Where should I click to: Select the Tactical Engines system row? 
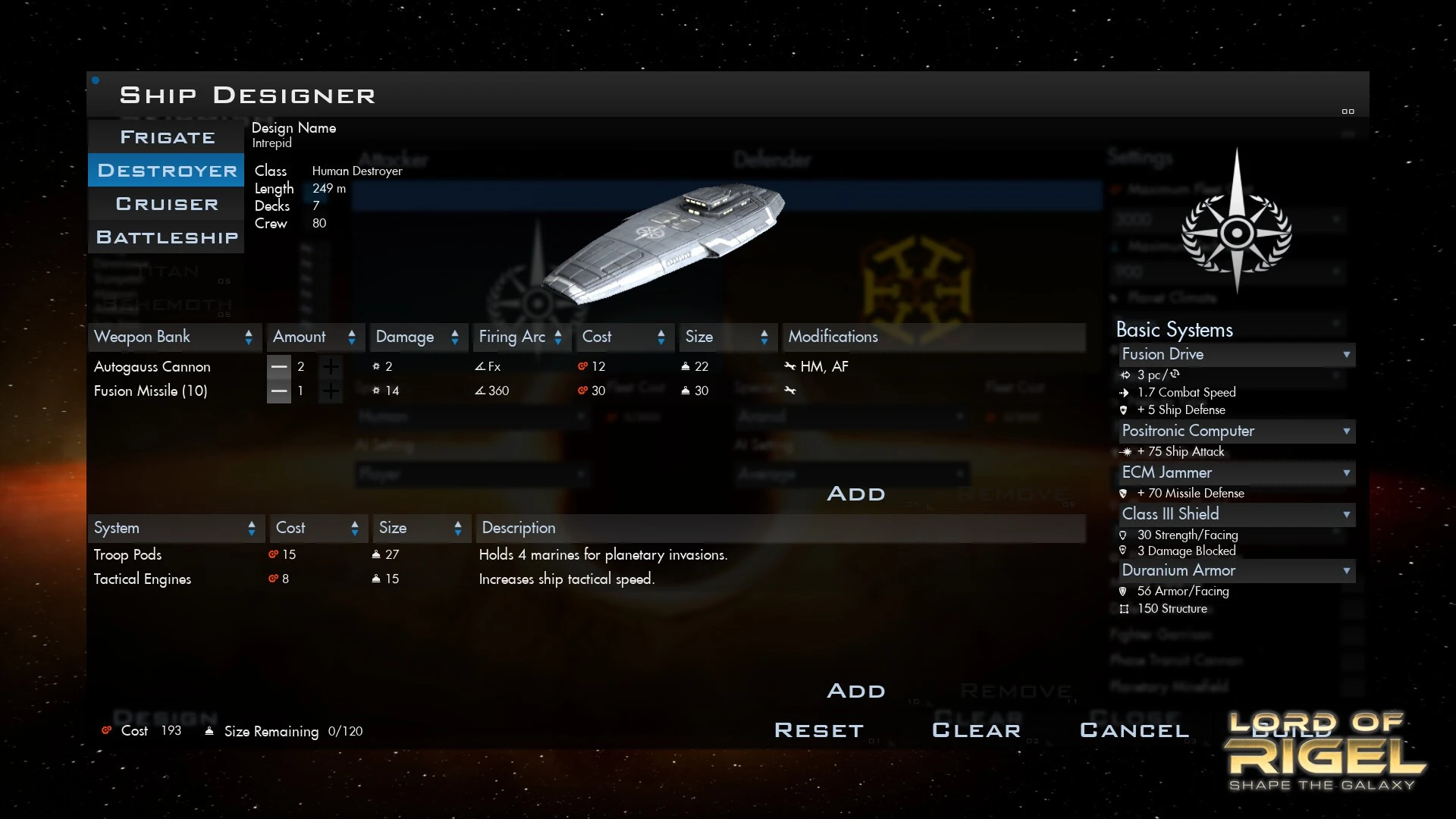click(x=143, y=579)
